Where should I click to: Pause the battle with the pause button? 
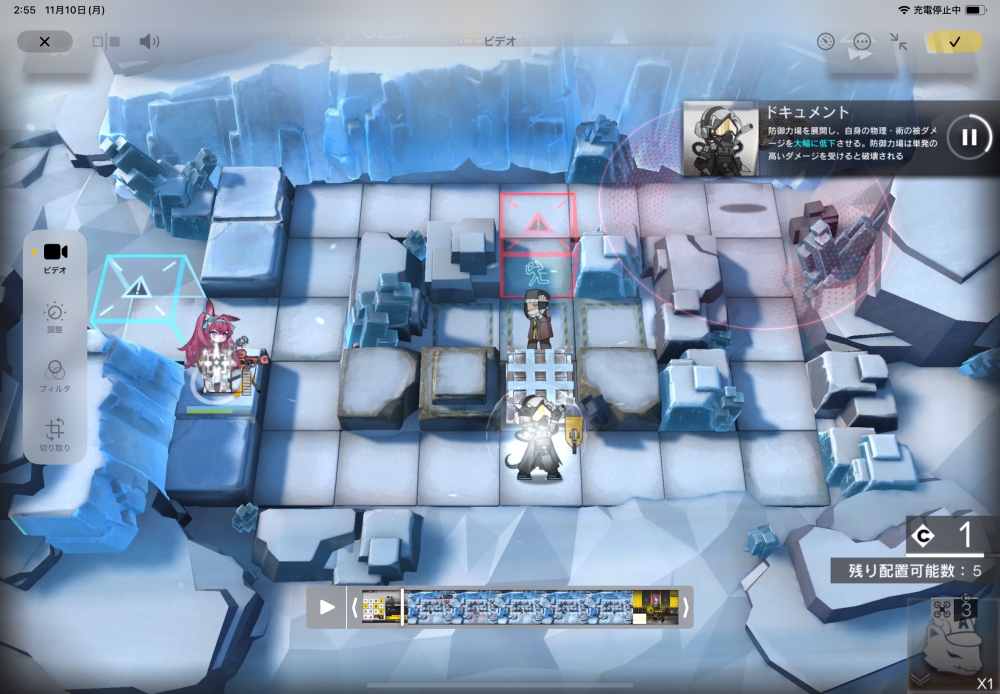tap(968, 137)
